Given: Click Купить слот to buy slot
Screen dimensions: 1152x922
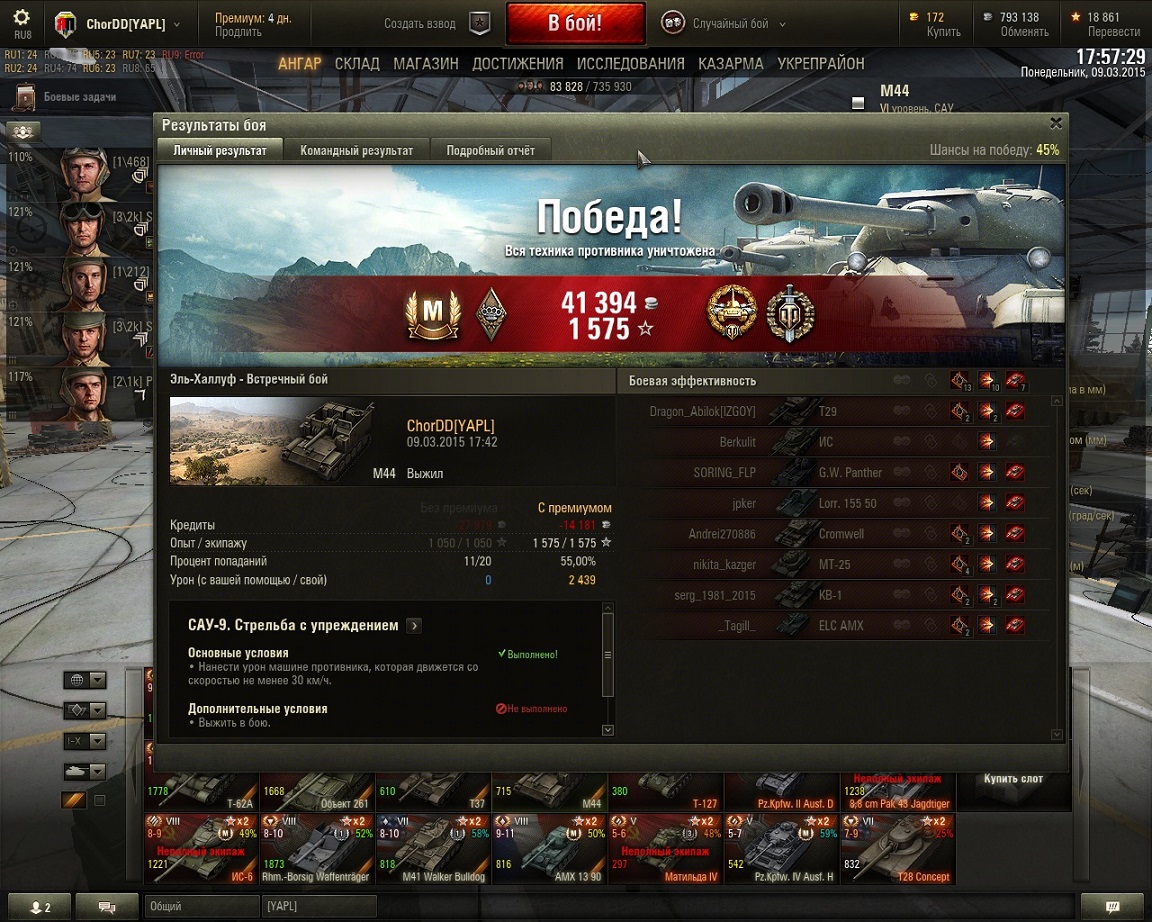Looking at the screenshot, I should (x=1012, y=778).
